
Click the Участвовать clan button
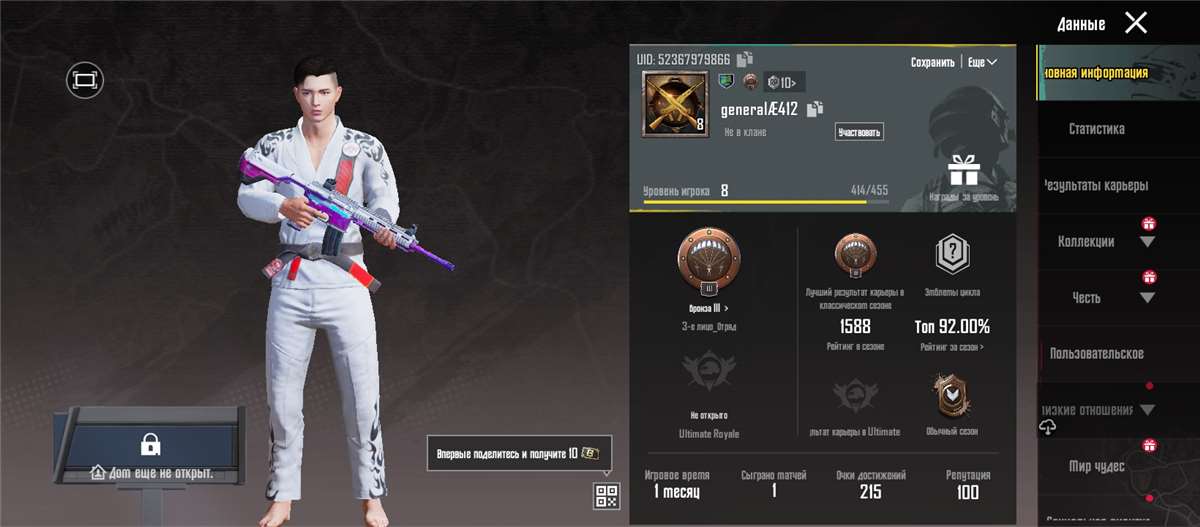click(859, 132)
